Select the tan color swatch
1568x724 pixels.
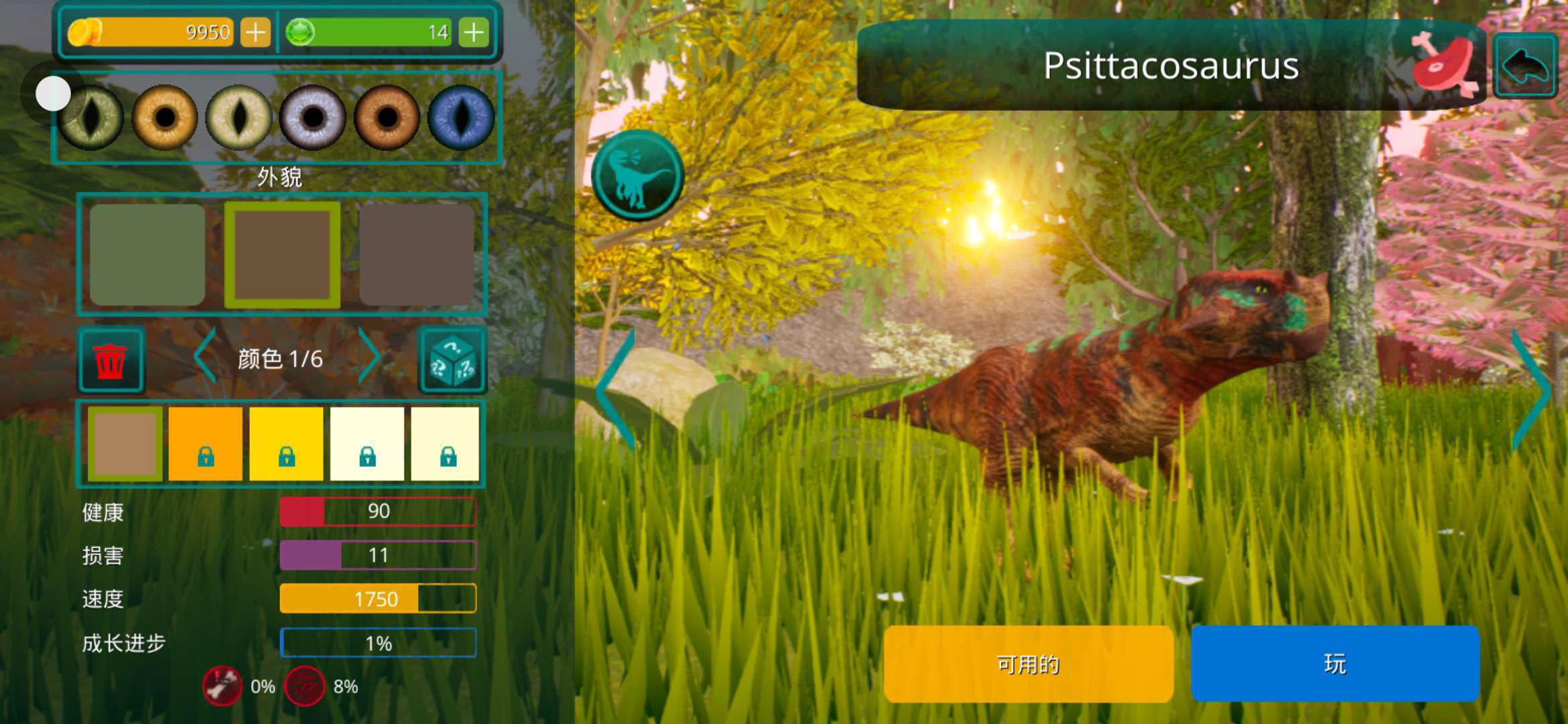pos(125,444)
